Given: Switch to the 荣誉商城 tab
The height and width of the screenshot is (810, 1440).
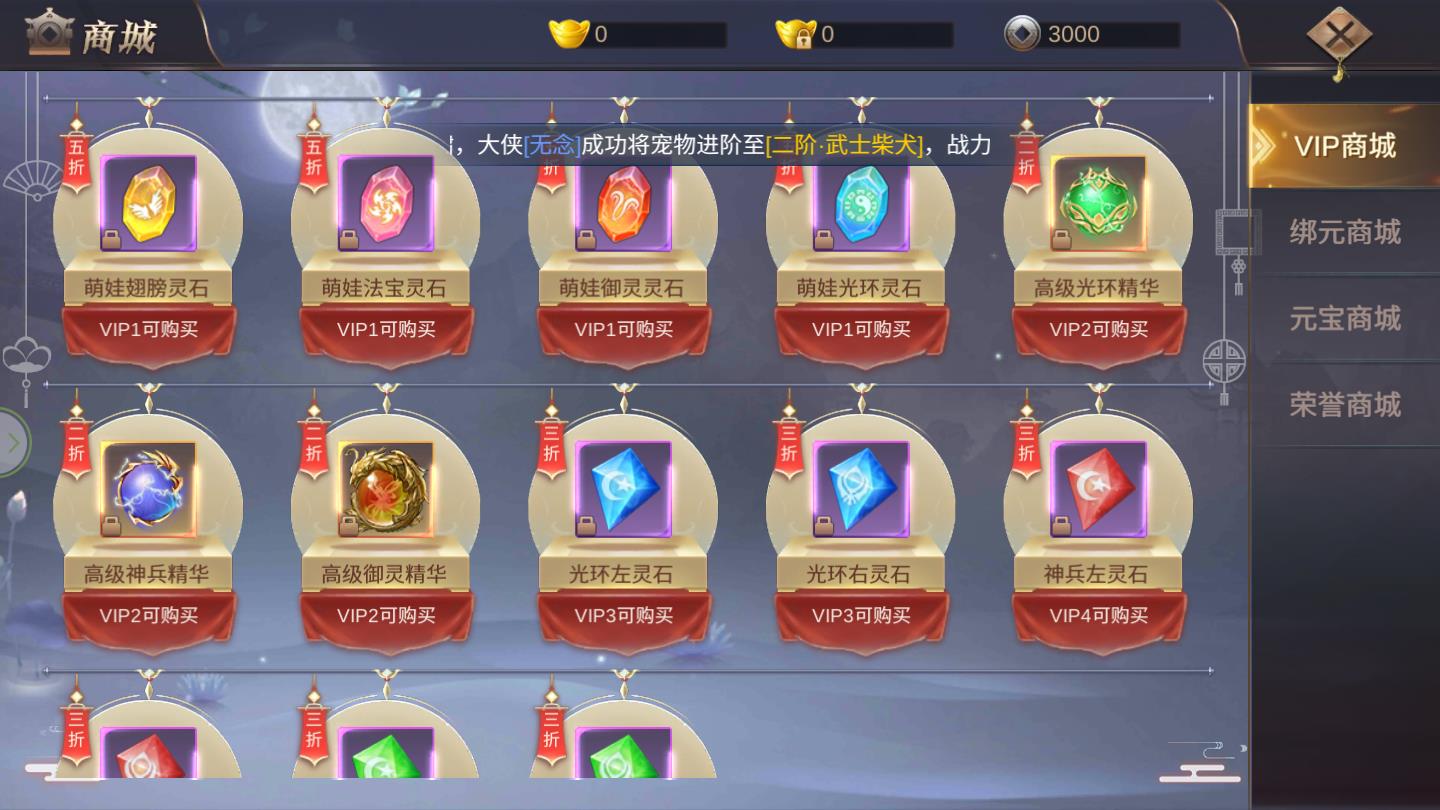Looking at the screenshot, I should [x=1347, y=403].
